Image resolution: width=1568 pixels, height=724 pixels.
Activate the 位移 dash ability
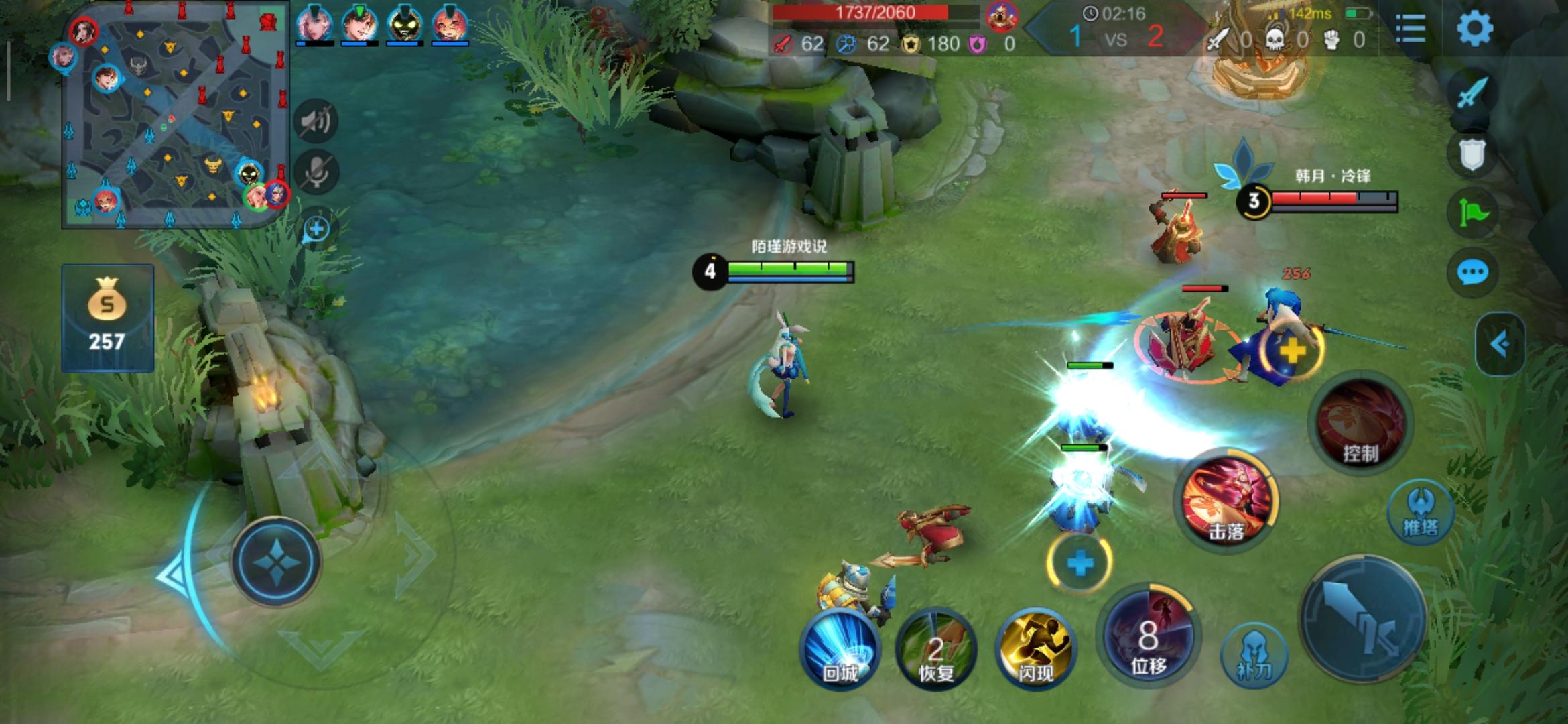click(1149, 636)
